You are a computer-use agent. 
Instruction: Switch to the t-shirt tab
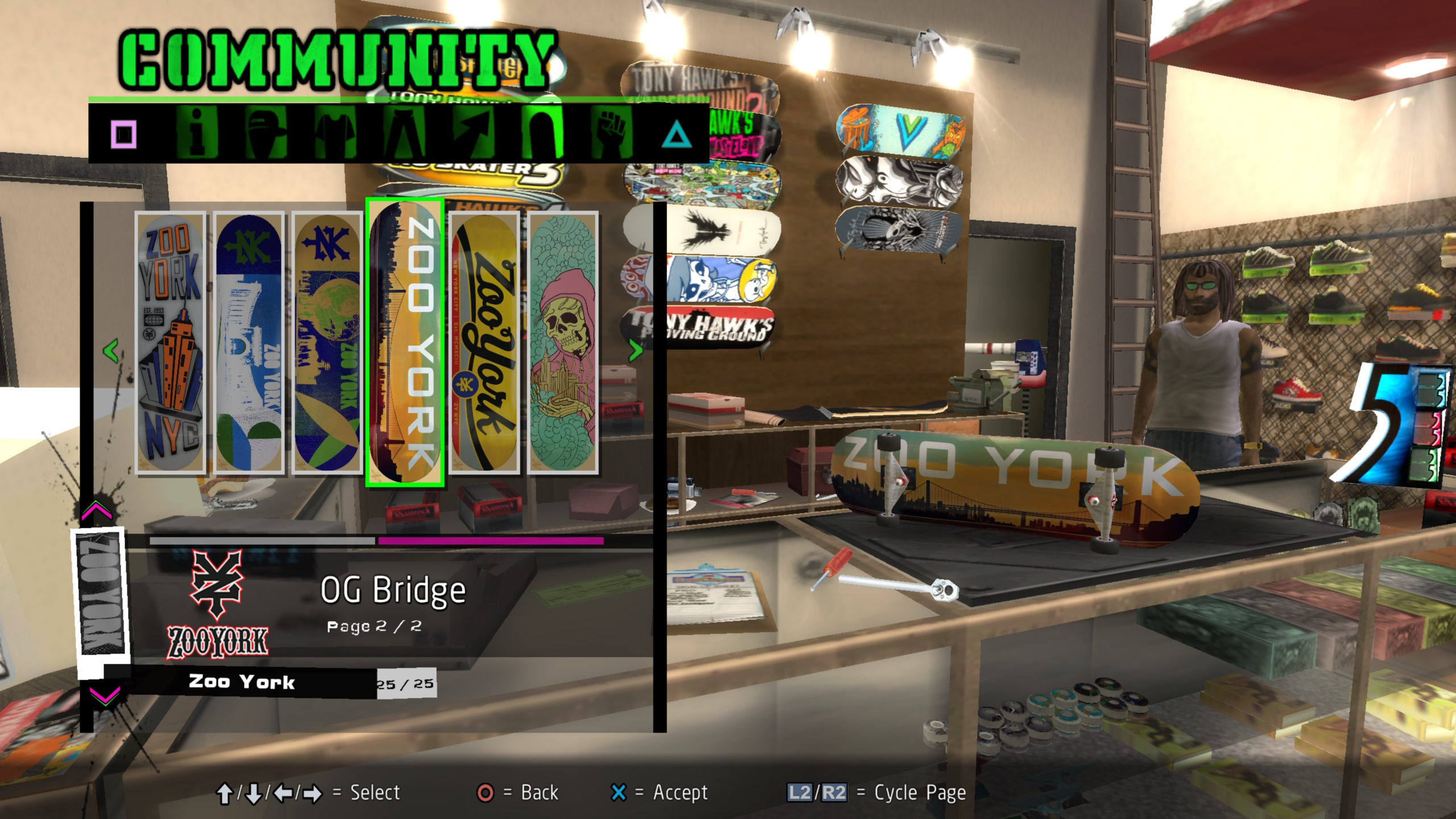(x=336, y=134)
